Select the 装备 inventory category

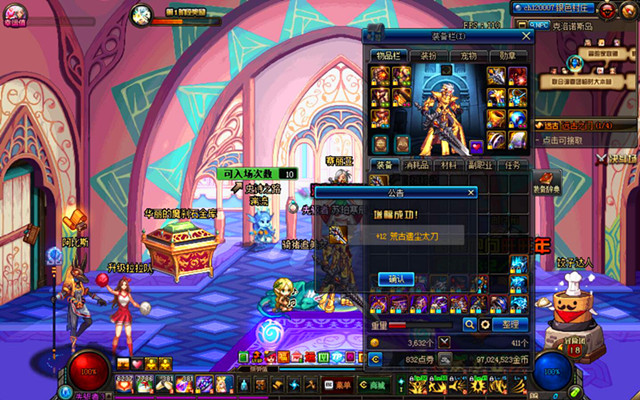coord(385,165)
